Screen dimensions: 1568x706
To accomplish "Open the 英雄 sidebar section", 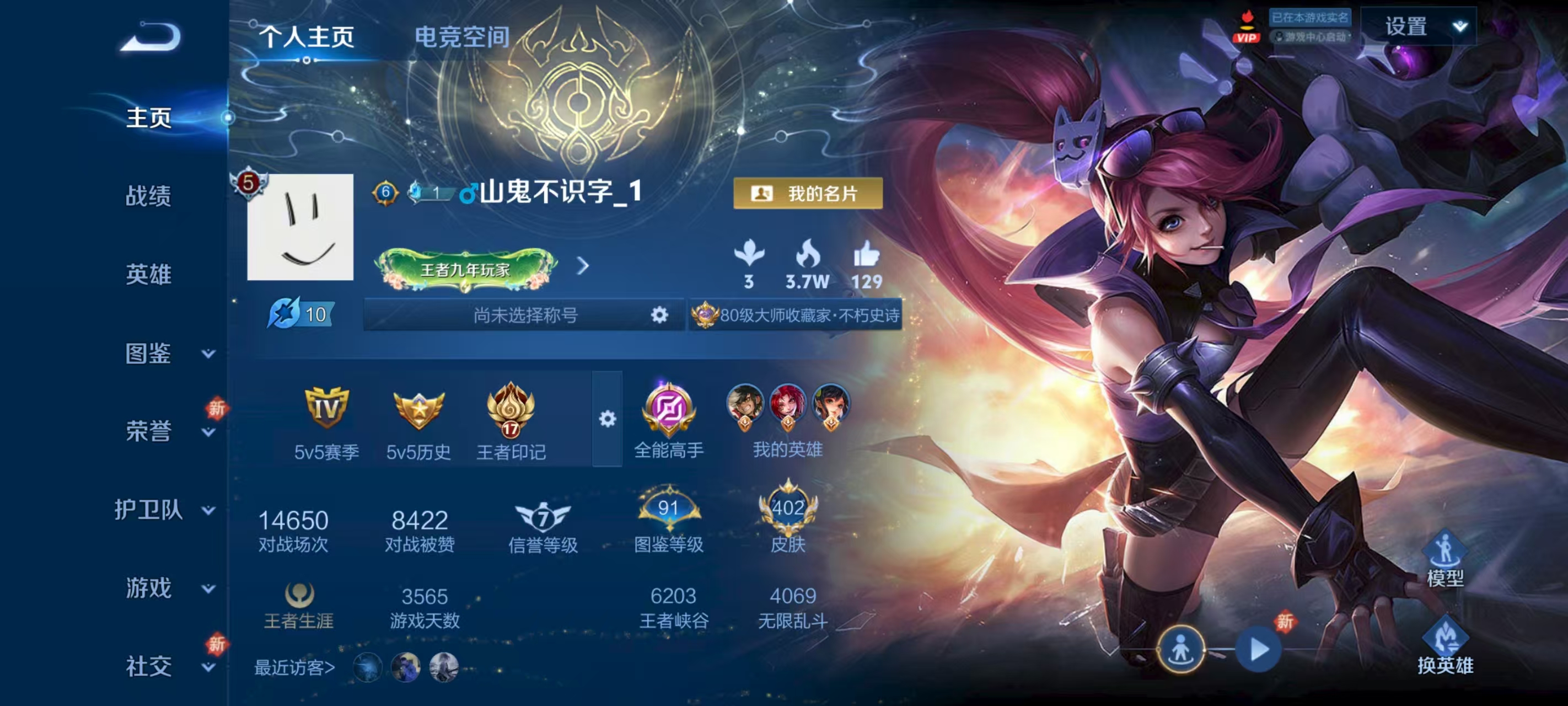I will tap(148, 274).
